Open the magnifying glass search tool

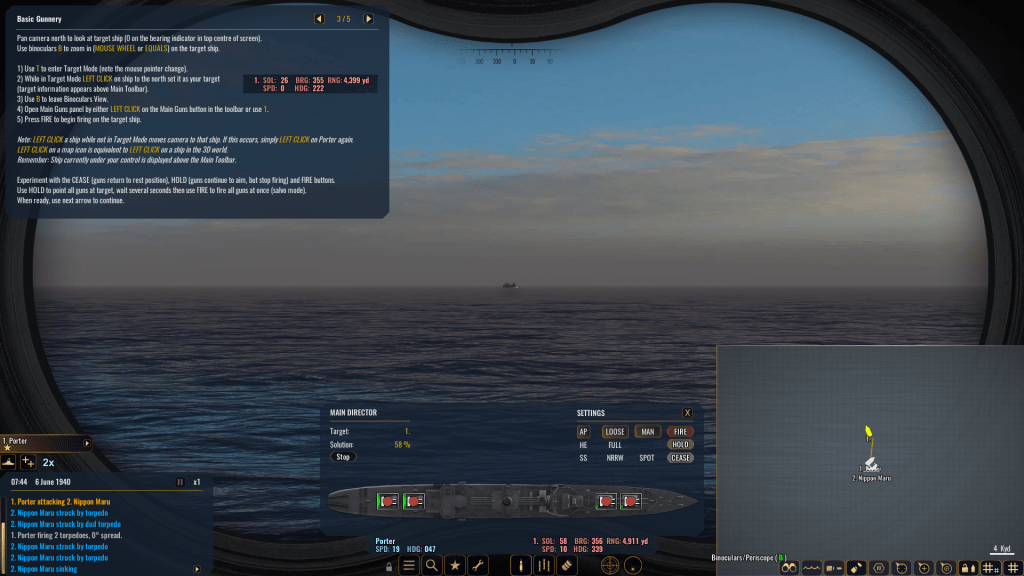[x=431, y=565]
